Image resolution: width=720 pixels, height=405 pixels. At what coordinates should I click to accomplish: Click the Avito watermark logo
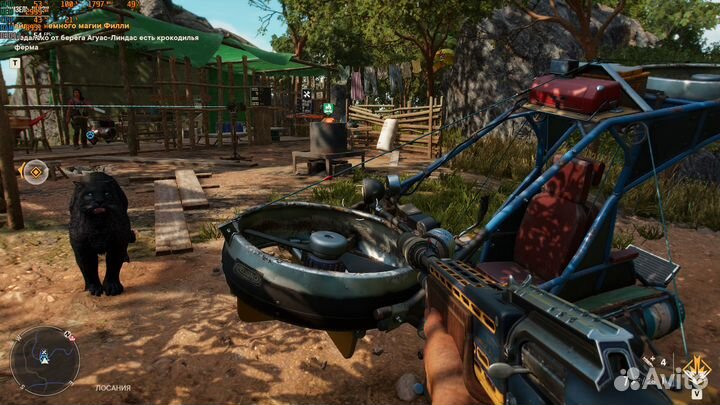pyautogui.click(x=661, y=379)
